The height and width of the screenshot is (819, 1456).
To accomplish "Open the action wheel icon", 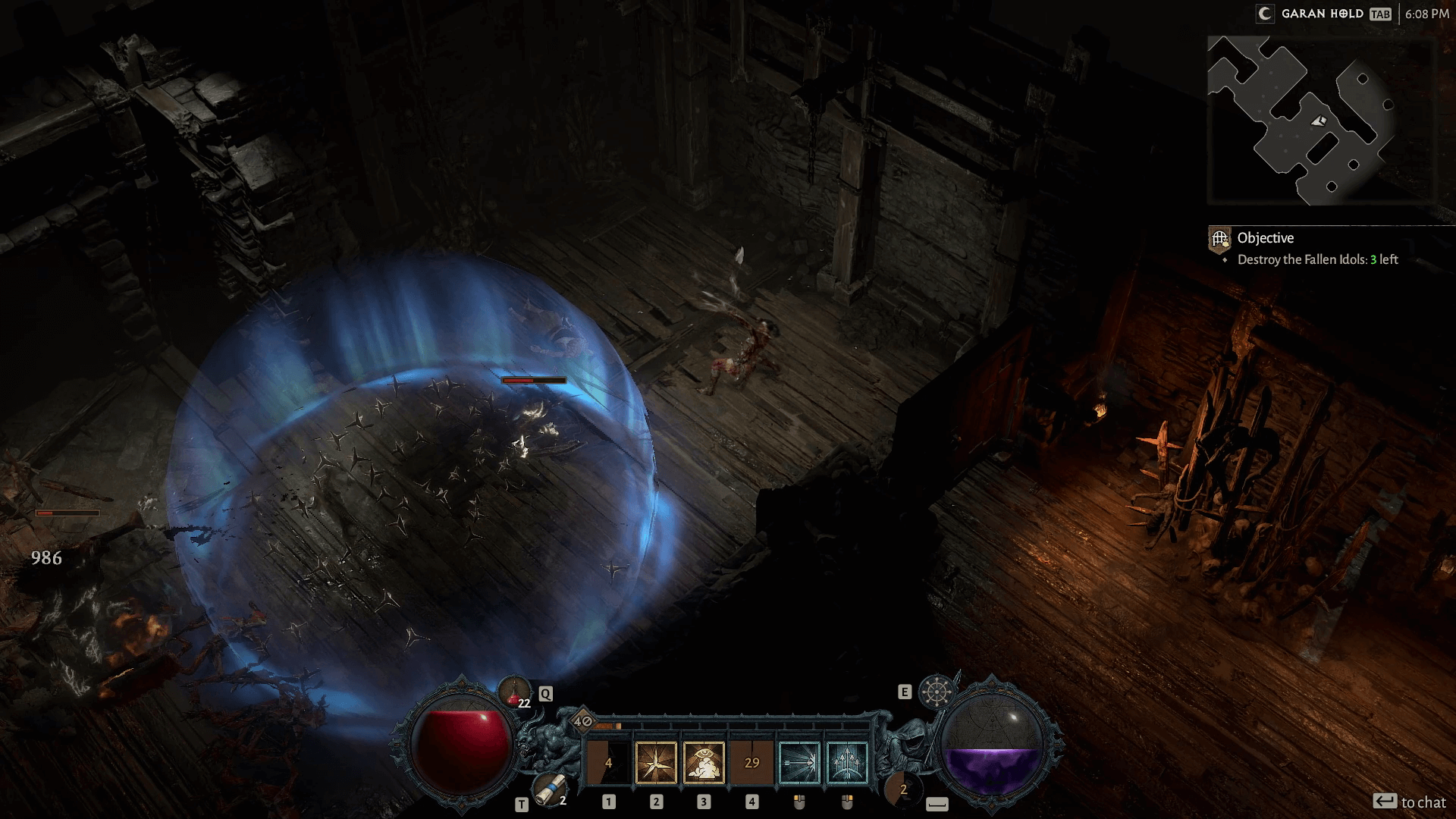I will point(935,691).
